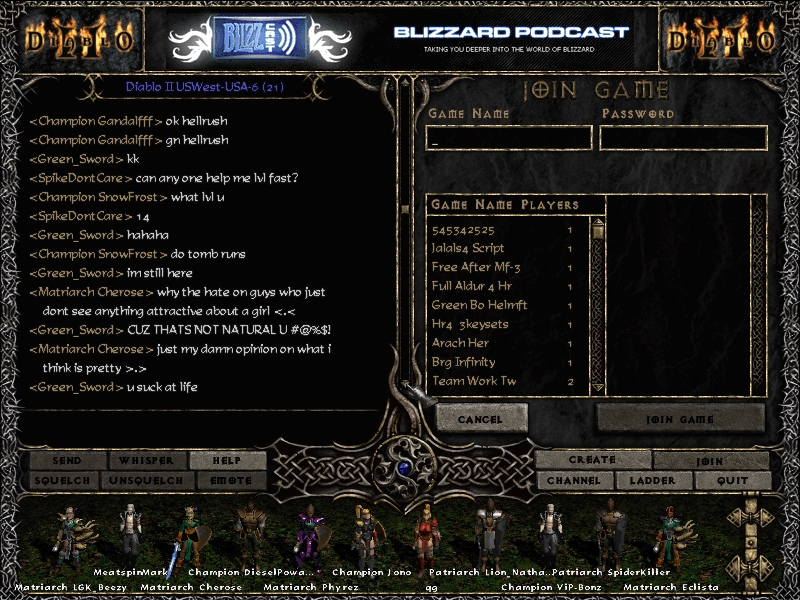Open the Channel list

point(574,481)
